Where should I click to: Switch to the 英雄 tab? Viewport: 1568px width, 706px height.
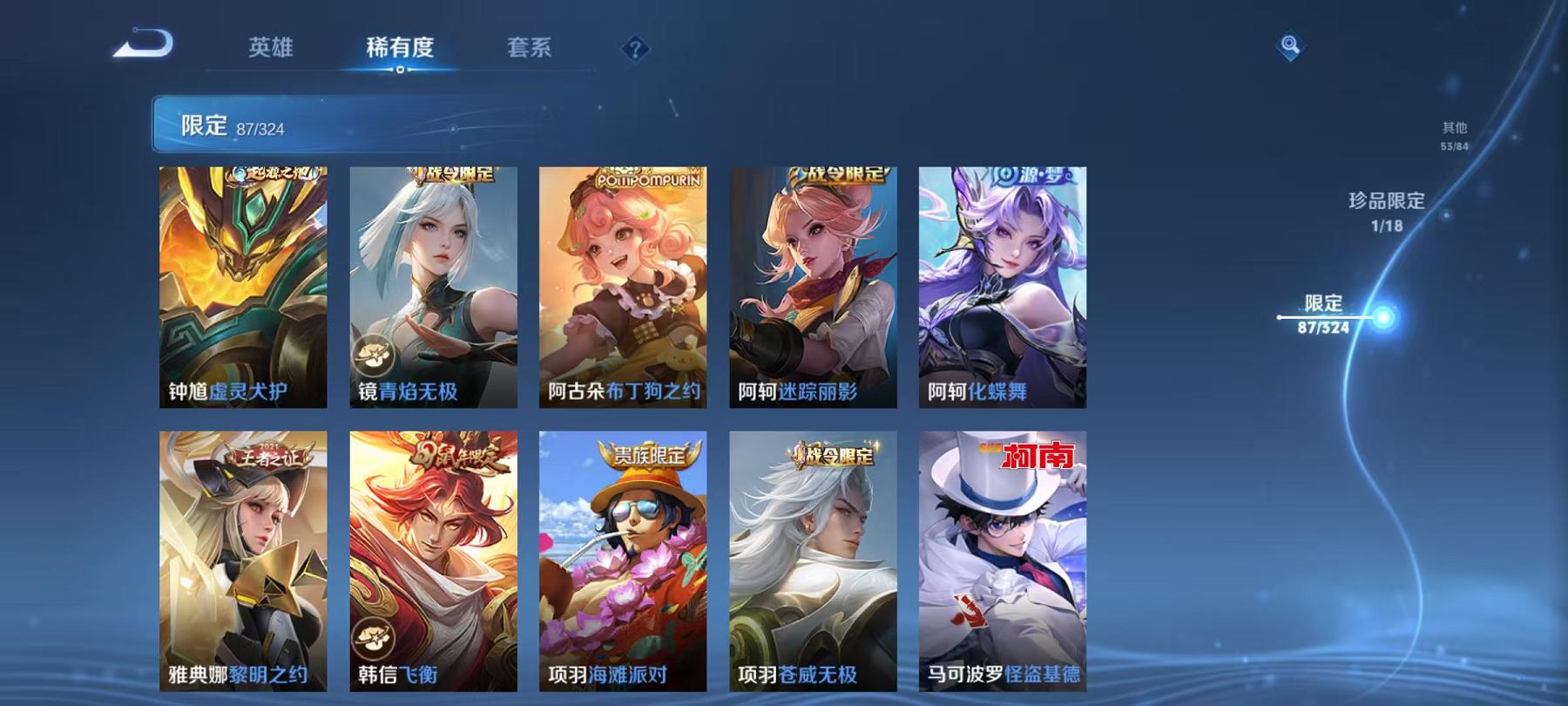tap(273, 50)
